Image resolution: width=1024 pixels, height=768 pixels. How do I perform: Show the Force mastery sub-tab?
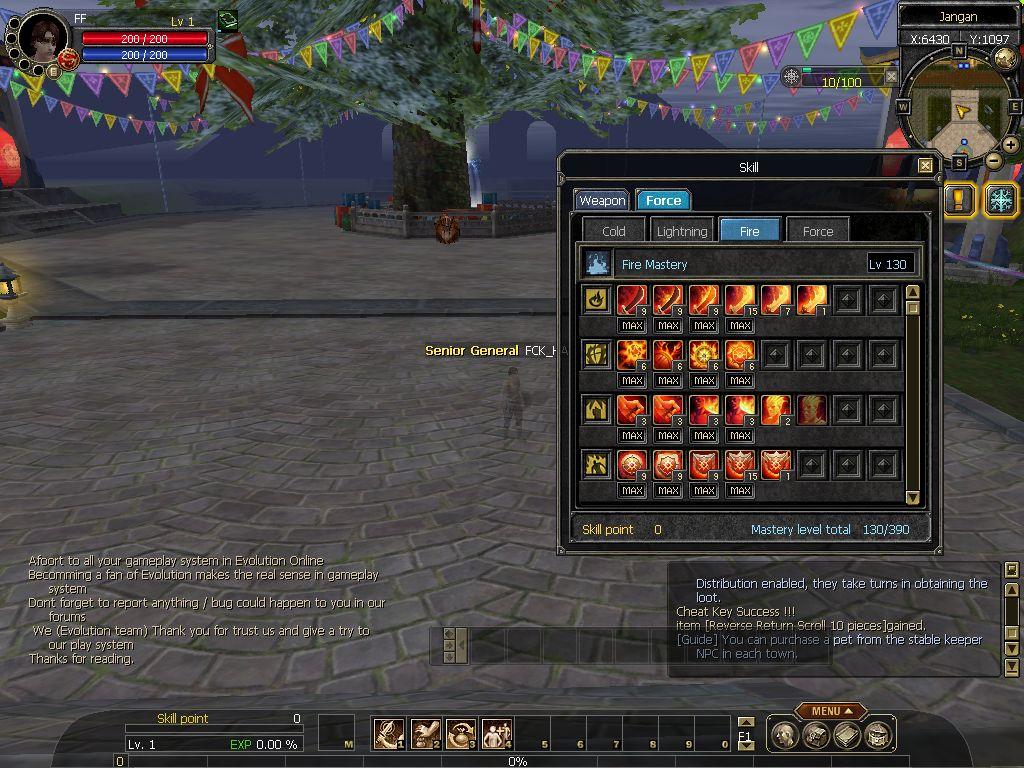pos(818,231)
